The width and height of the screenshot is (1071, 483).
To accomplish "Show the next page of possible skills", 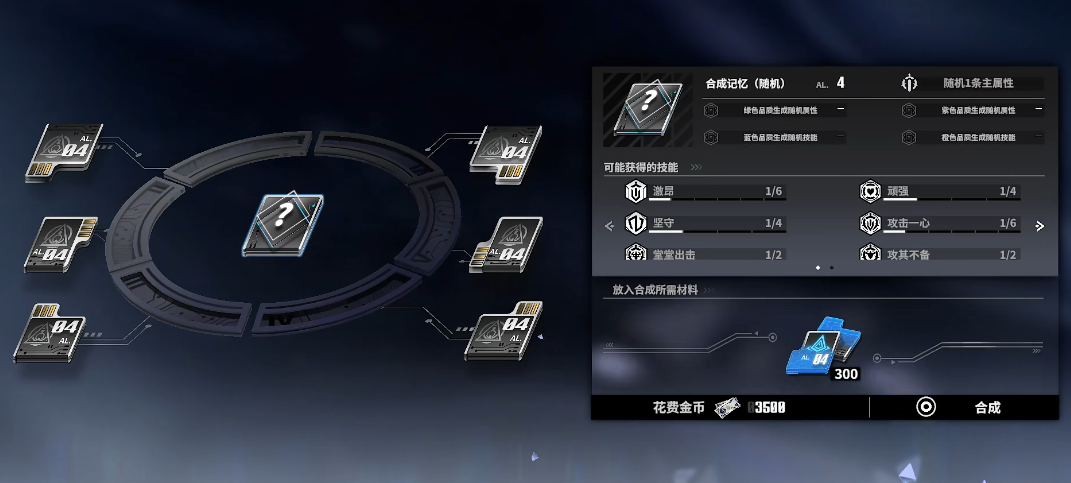I will point(1039,226).
